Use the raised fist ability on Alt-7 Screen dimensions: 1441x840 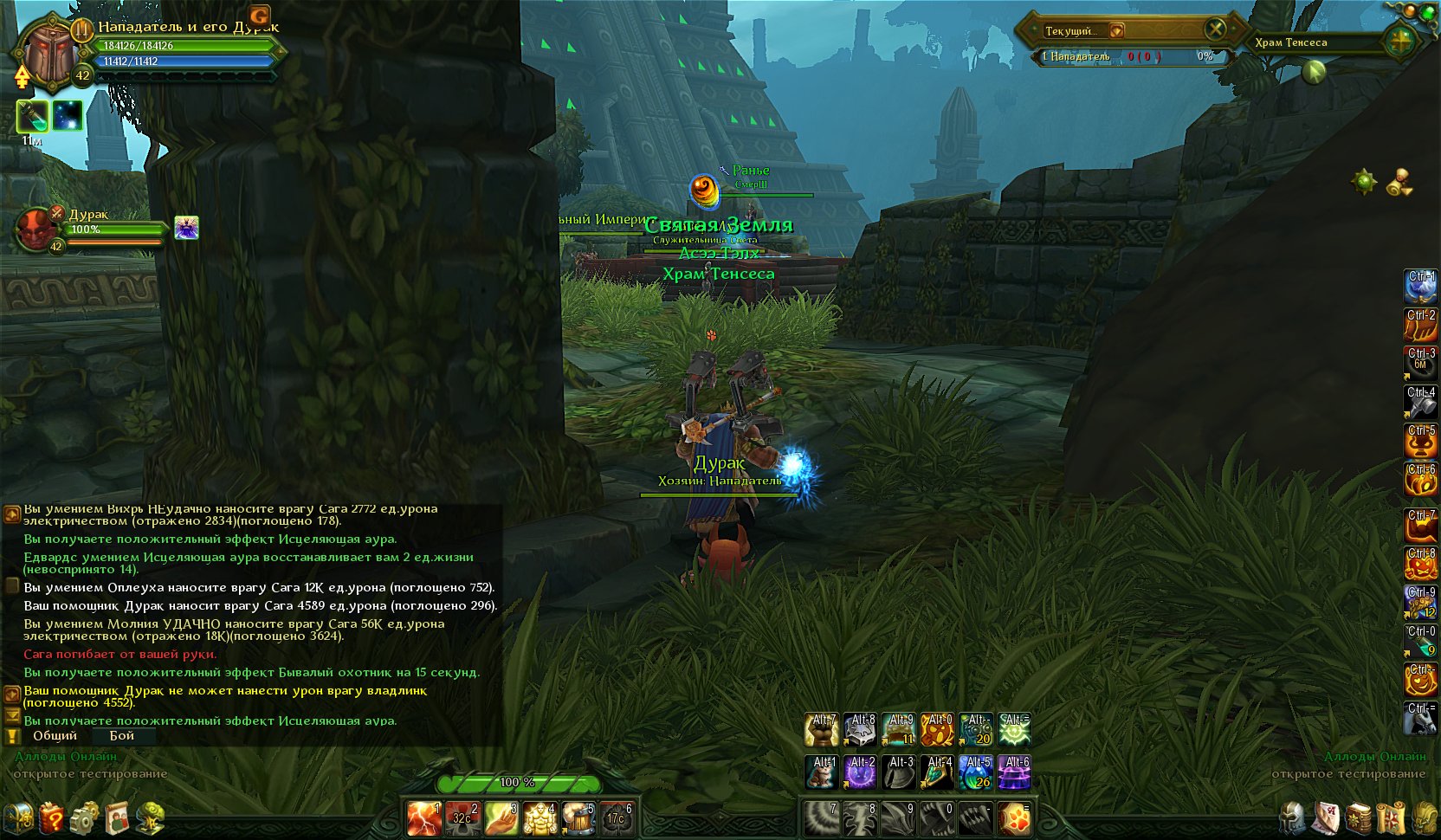pyautogui.click(x=821, y=730)
